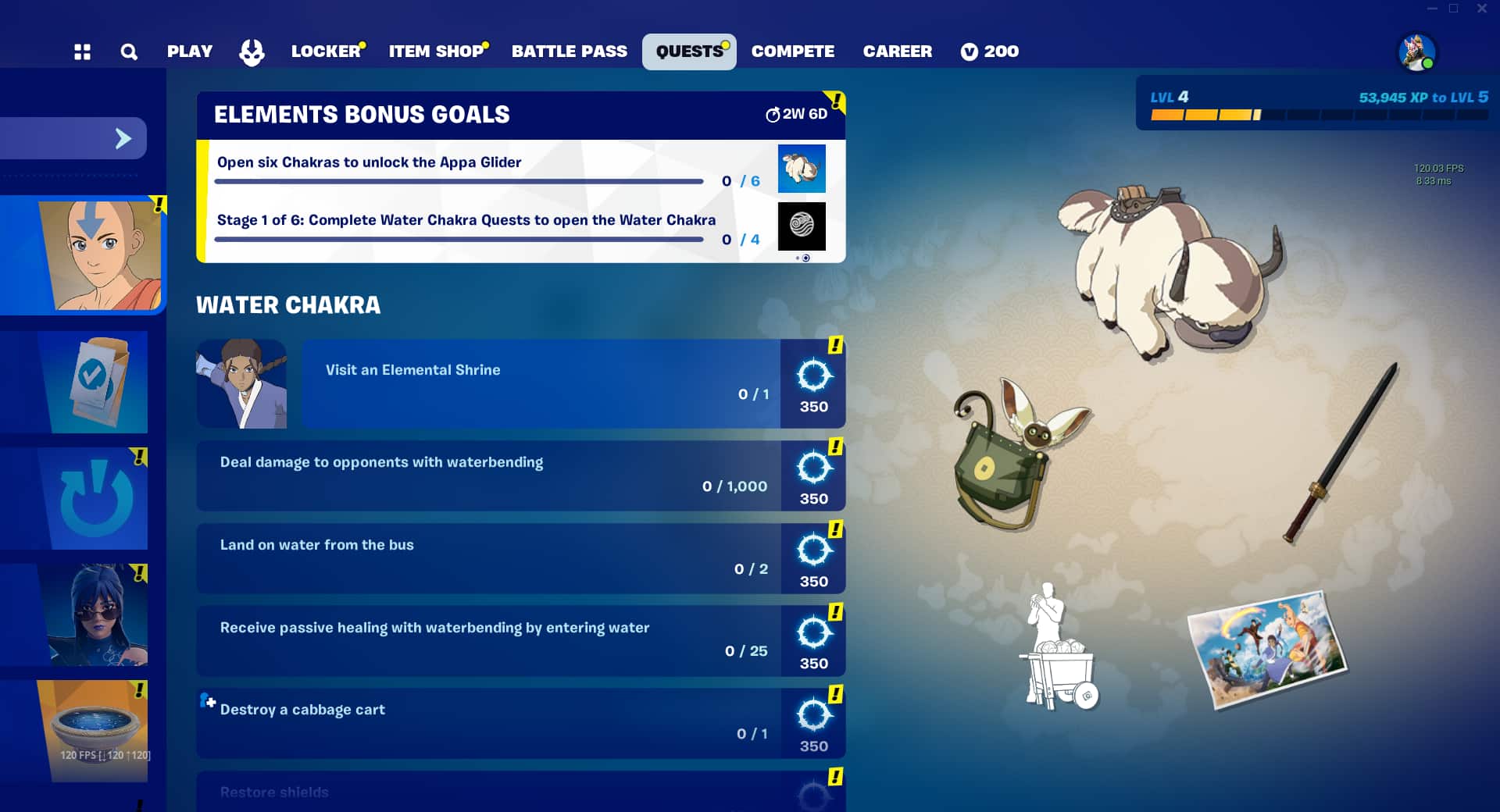Click the Appa Glider reward thumbnail

[802, 168]
